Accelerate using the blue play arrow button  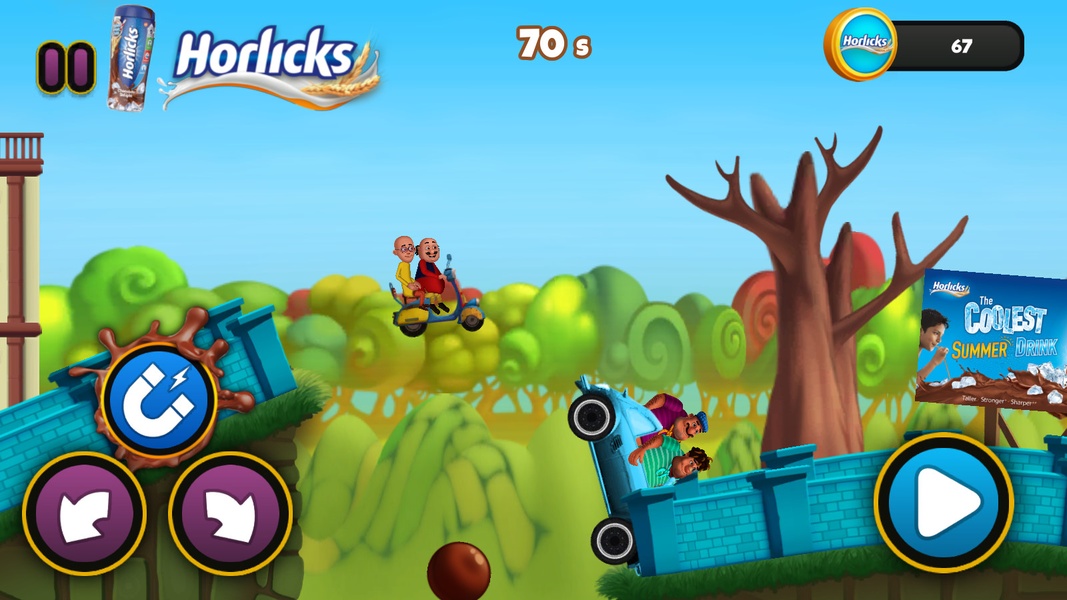(x=943, y=503)
